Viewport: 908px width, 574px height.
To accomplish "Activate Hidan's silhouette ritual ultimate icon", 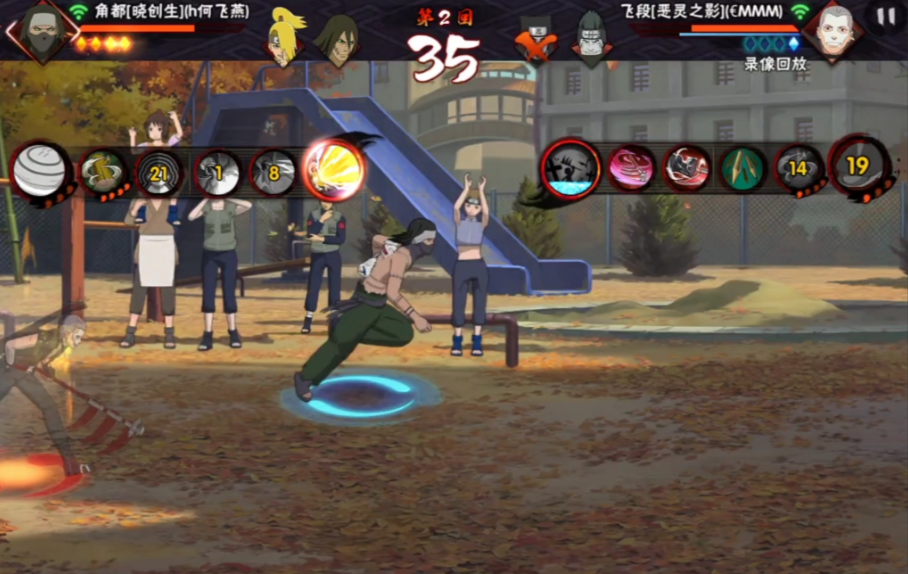I will point(571,168).
